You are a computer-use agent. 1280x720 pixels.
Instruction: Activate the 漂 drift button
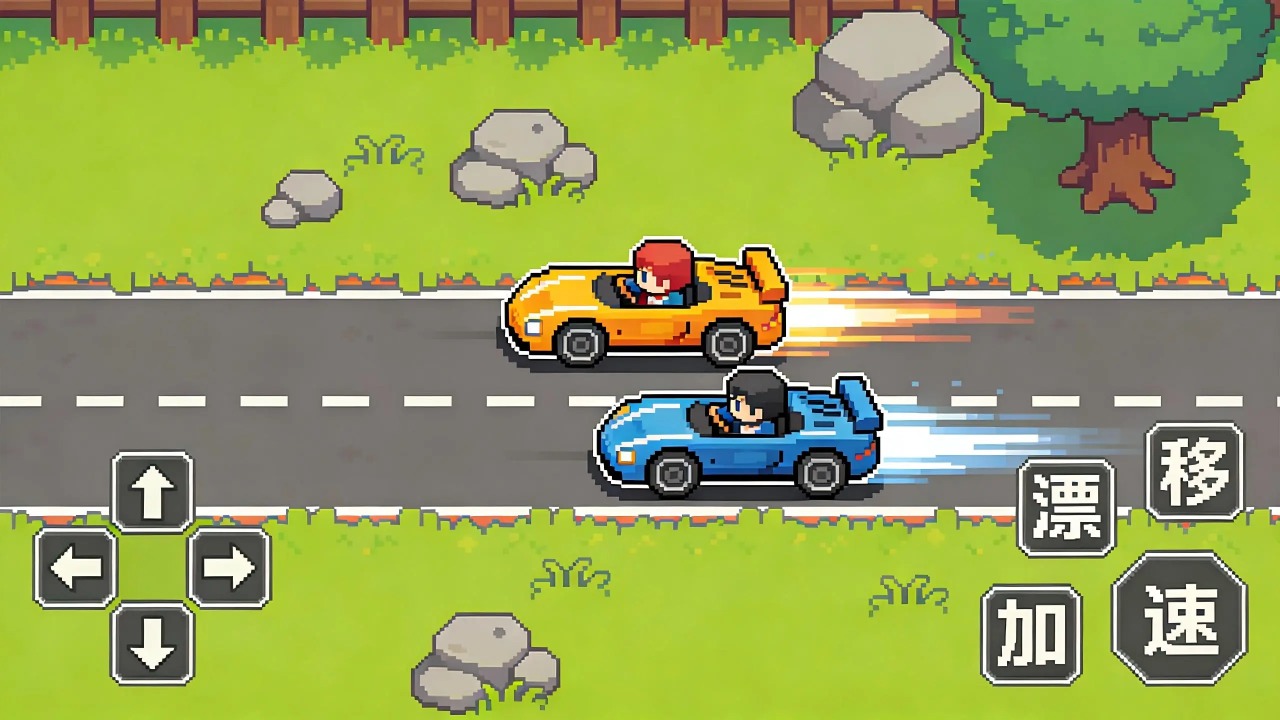[1066, 507]
